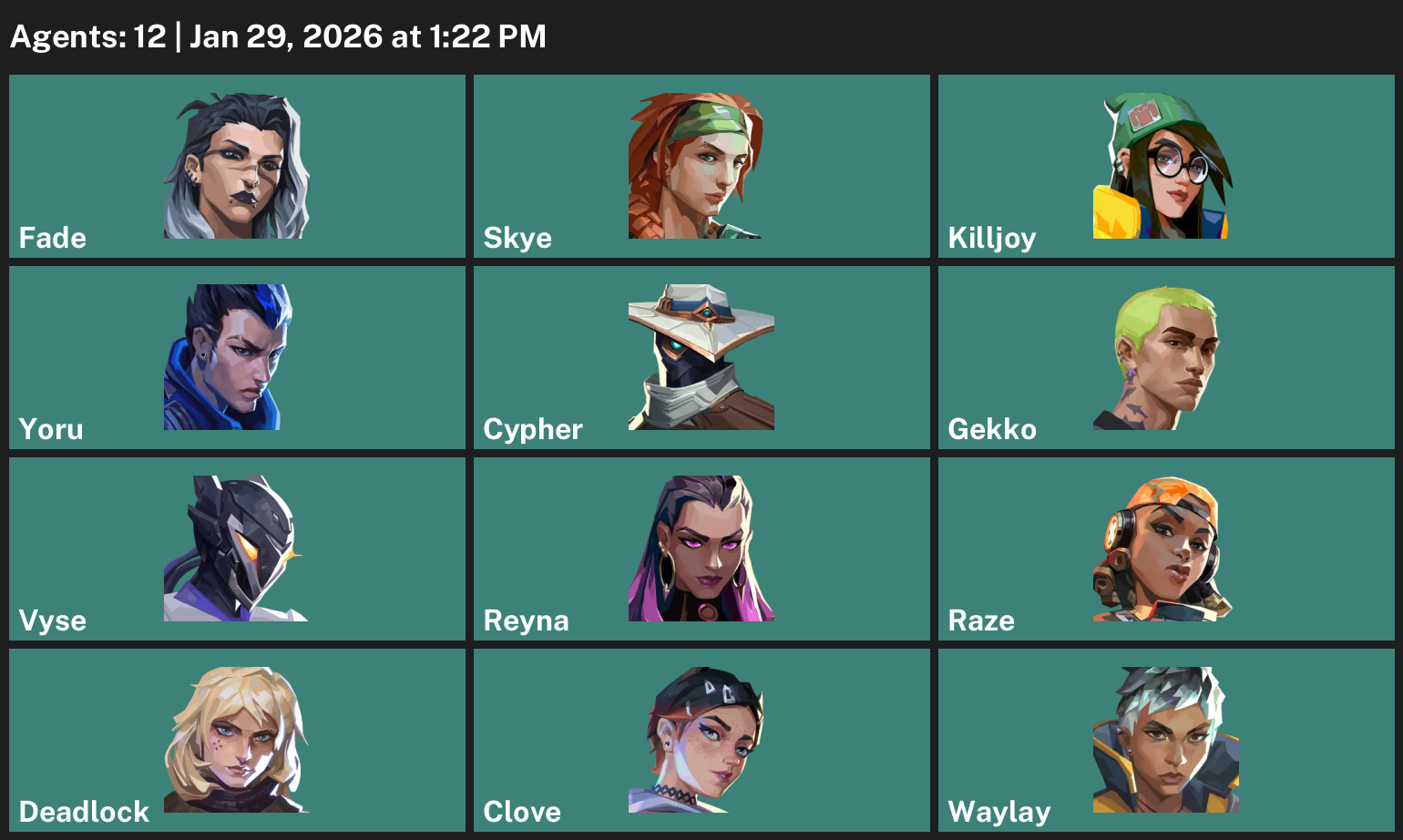Choose Reyna from the agents
Screen dimensions: 1403x840
(701, 548)
